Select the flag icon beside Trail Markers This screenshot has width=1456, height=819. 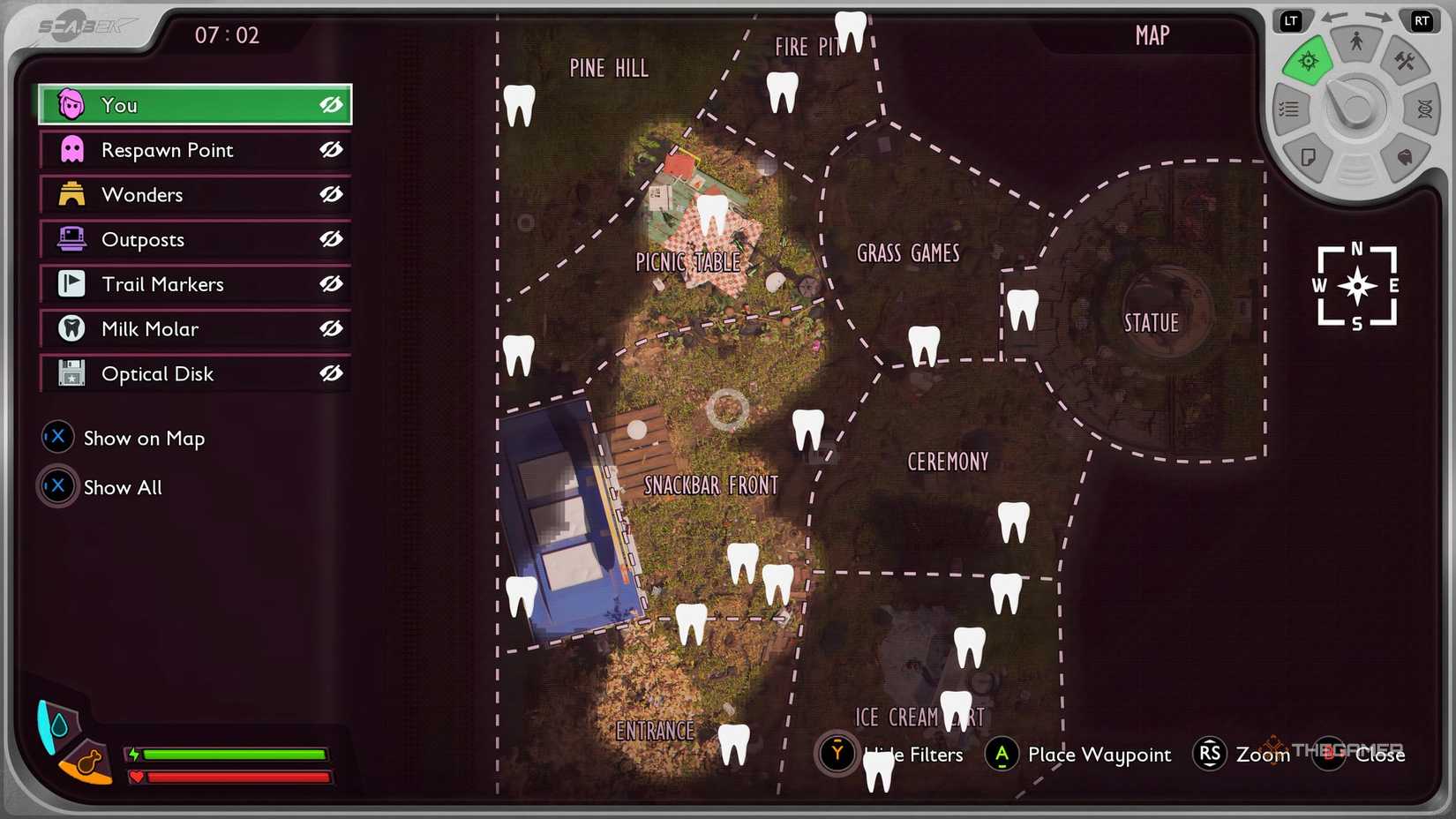coord(71,283)
